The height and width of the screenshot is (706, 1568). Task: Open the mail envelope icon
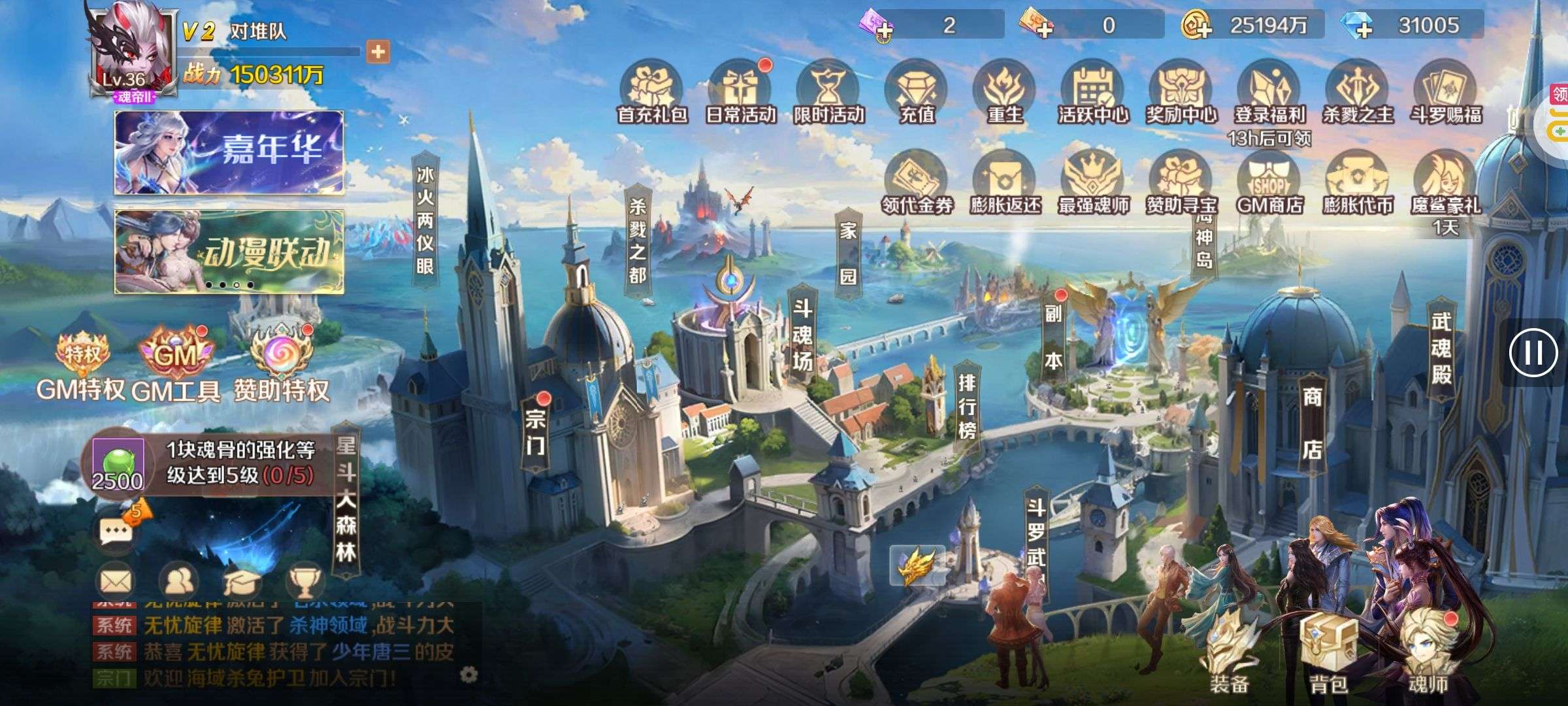(116, 580)
